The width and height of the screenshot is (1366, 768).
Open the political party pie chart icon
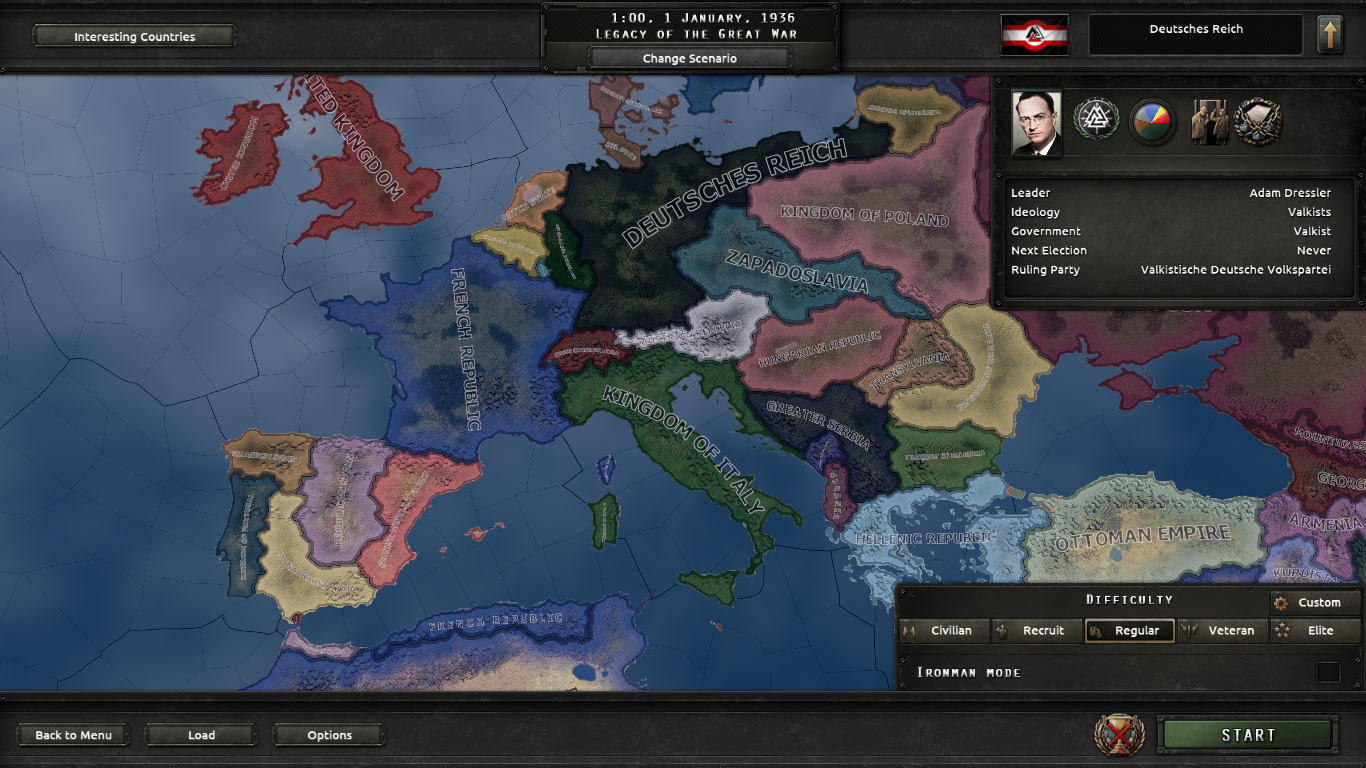tap(1153, 122)
